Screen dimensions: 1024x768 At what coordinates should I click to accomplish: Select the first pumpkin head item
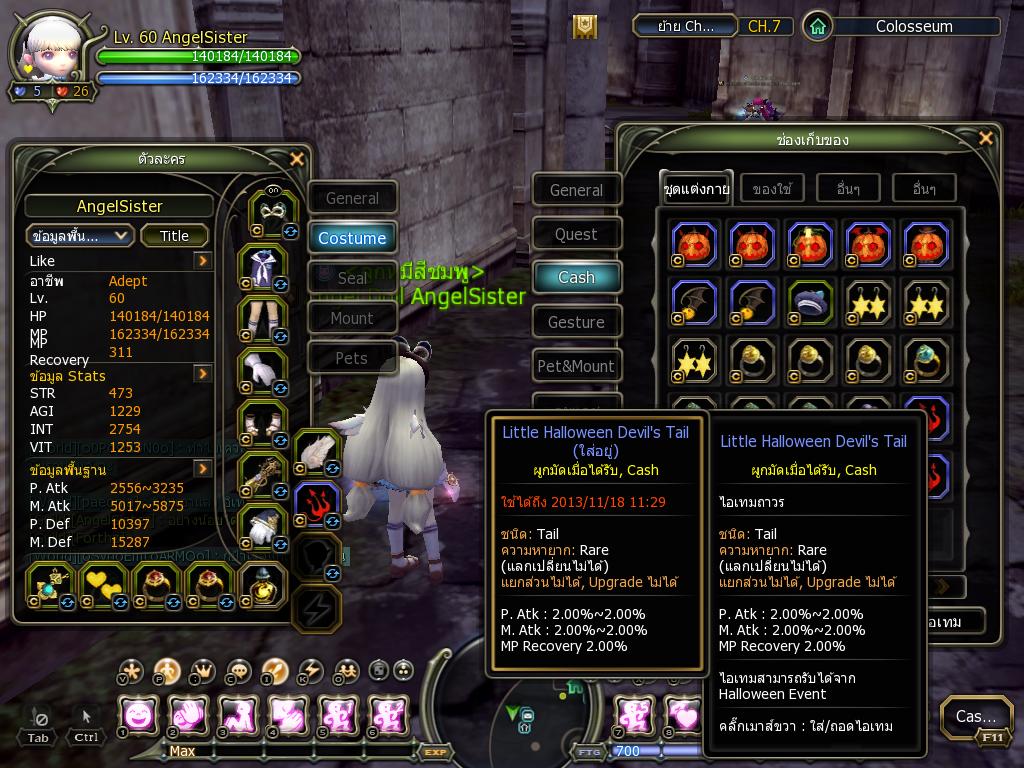pos(694,245)
